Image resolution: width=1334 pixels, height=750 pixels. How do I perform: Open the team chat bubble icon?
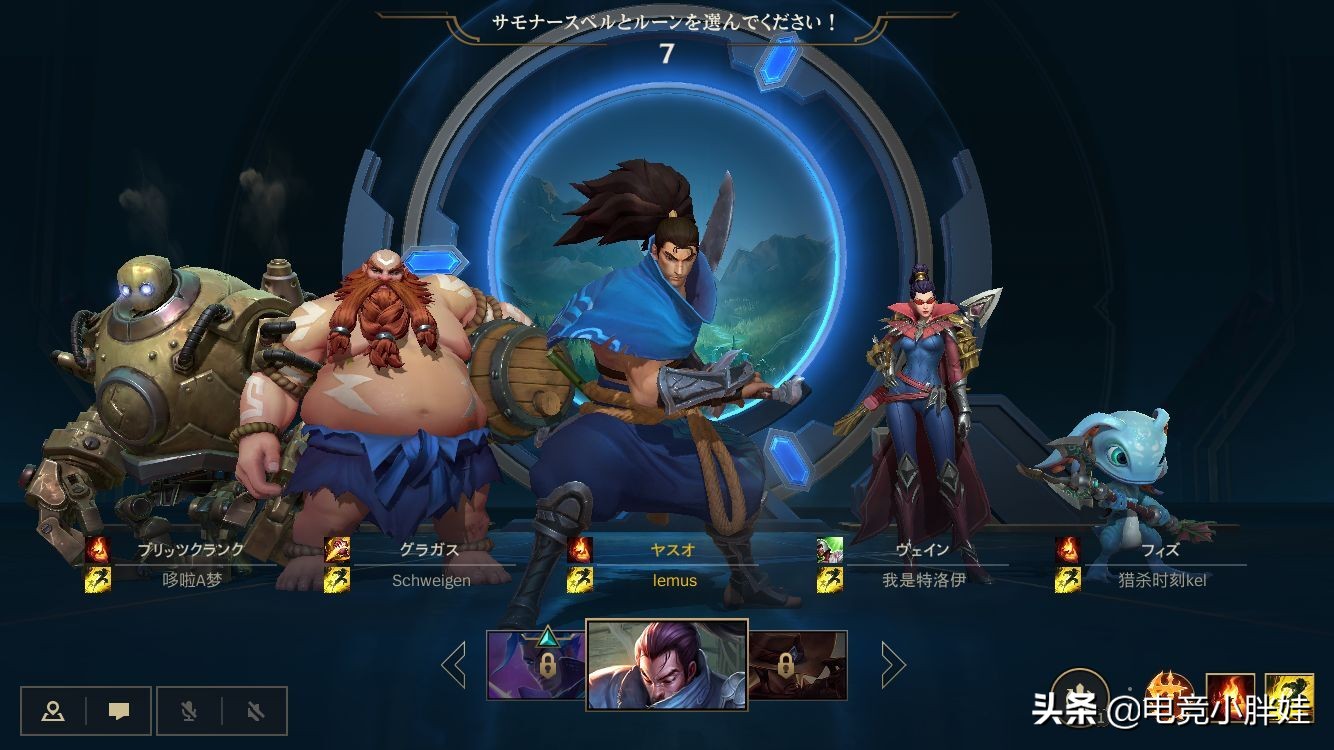pyautogui.click(x=119, y=712)
